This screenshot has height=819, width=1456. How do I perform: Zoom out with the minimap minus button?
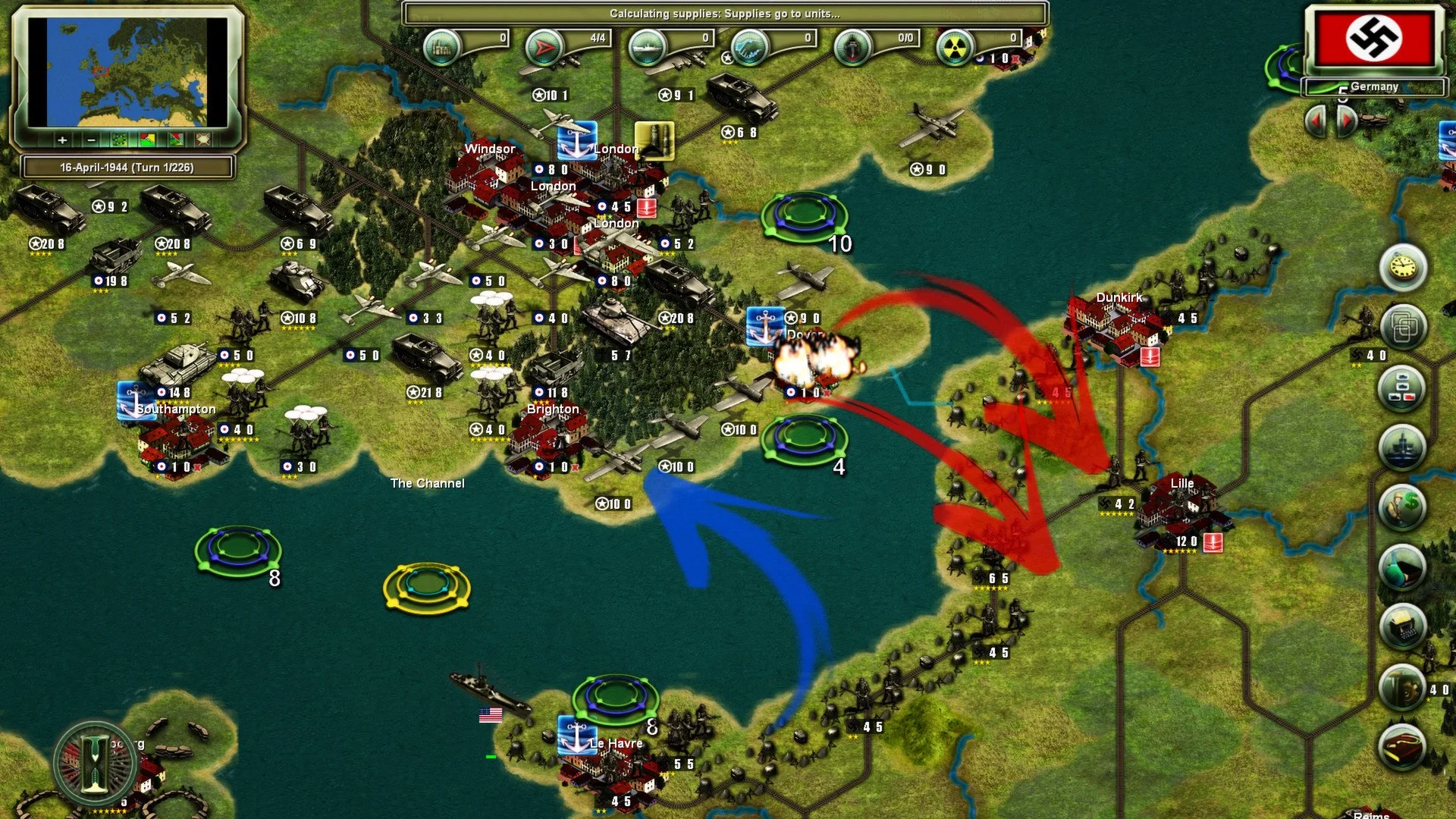[x=91, y=140]
